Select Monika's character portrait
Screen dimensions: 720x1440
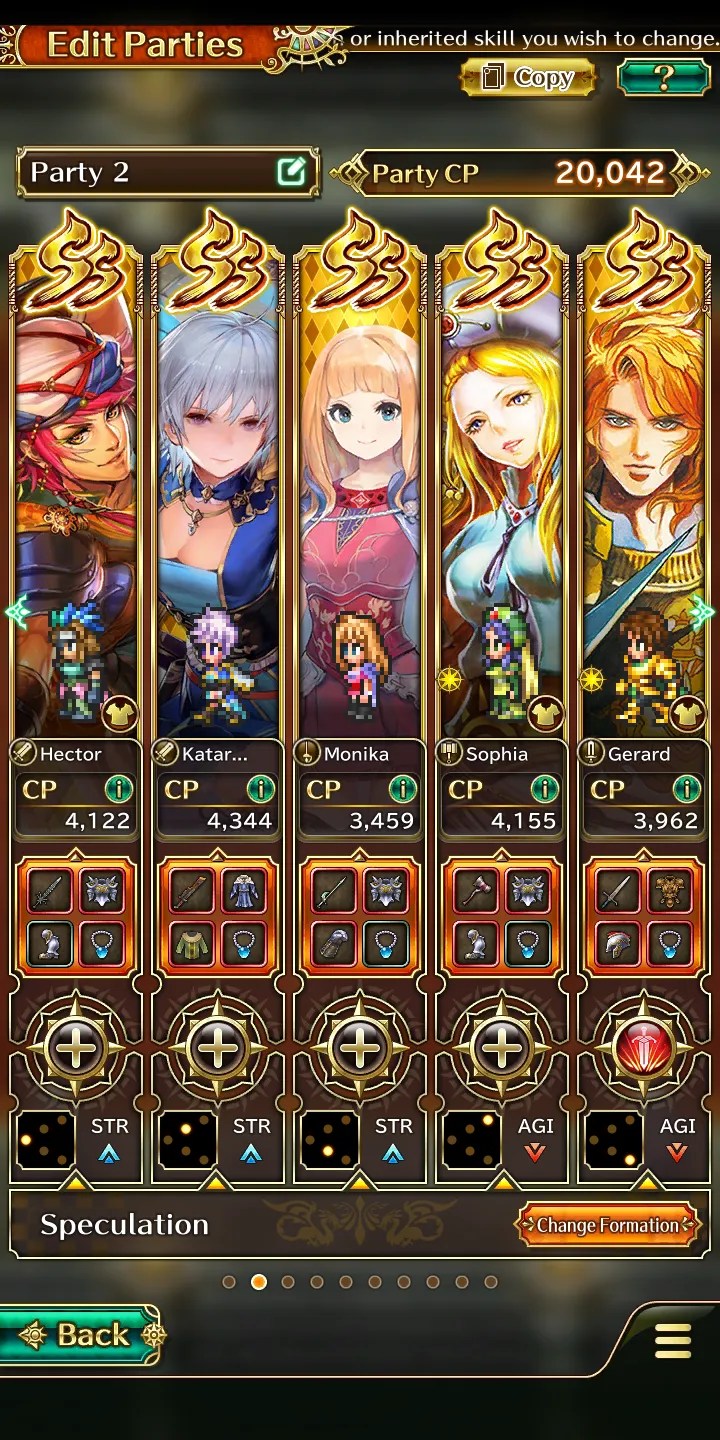pyautogui.click(x=360, y=480)
